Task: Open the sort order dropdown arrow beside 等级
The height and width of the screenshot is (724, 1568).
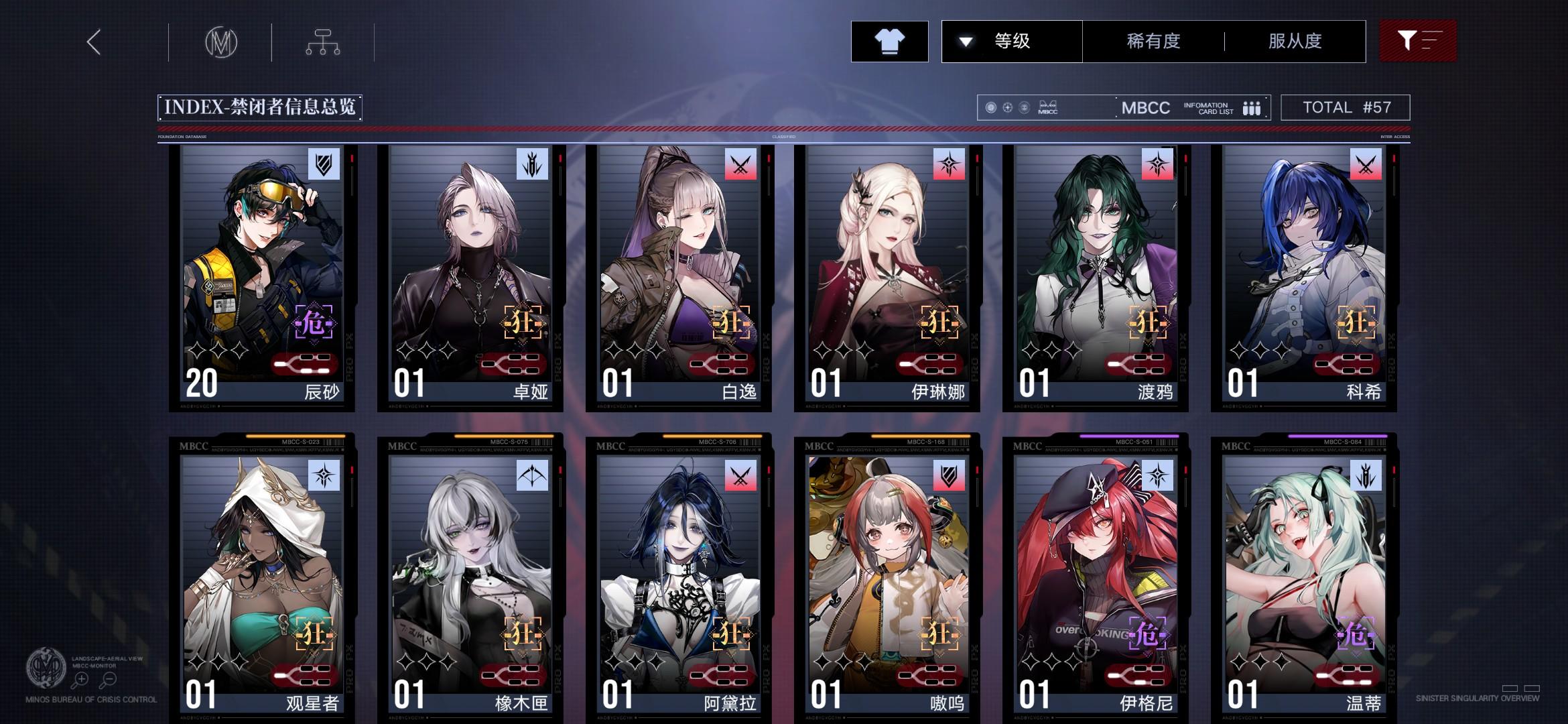Action: coord(965,42)
